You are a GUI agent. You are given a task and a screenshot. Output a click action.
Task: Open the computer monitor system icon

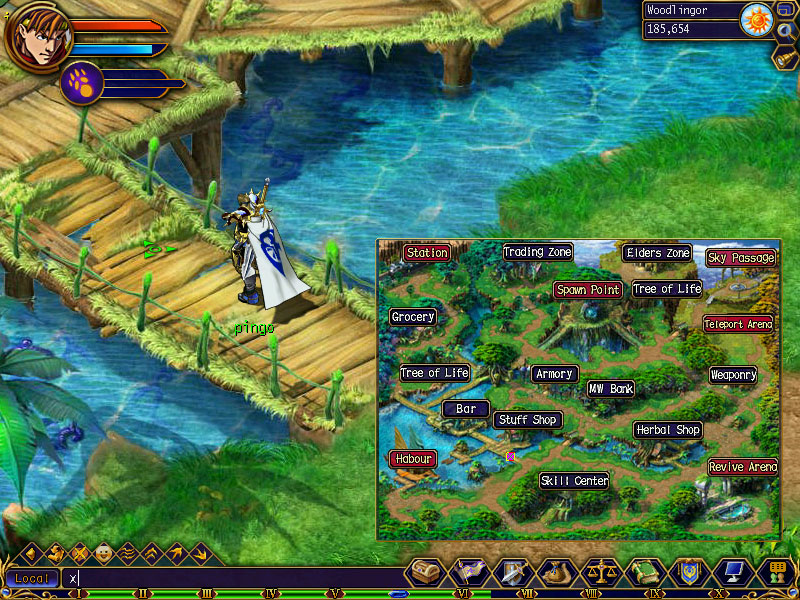[731, 573]
